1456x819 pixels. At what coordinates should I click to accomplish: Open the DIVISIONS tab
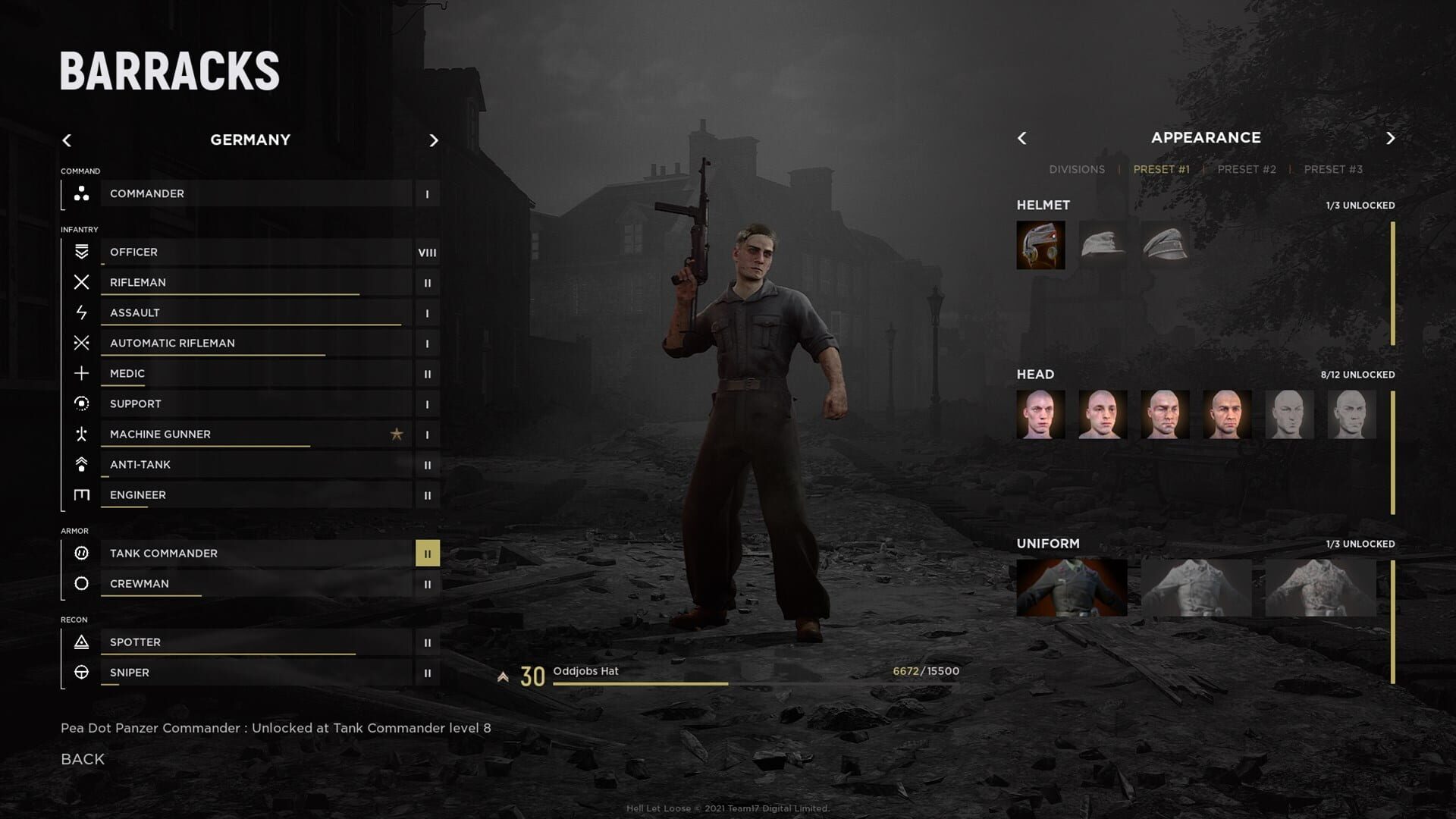(1077, 169)
